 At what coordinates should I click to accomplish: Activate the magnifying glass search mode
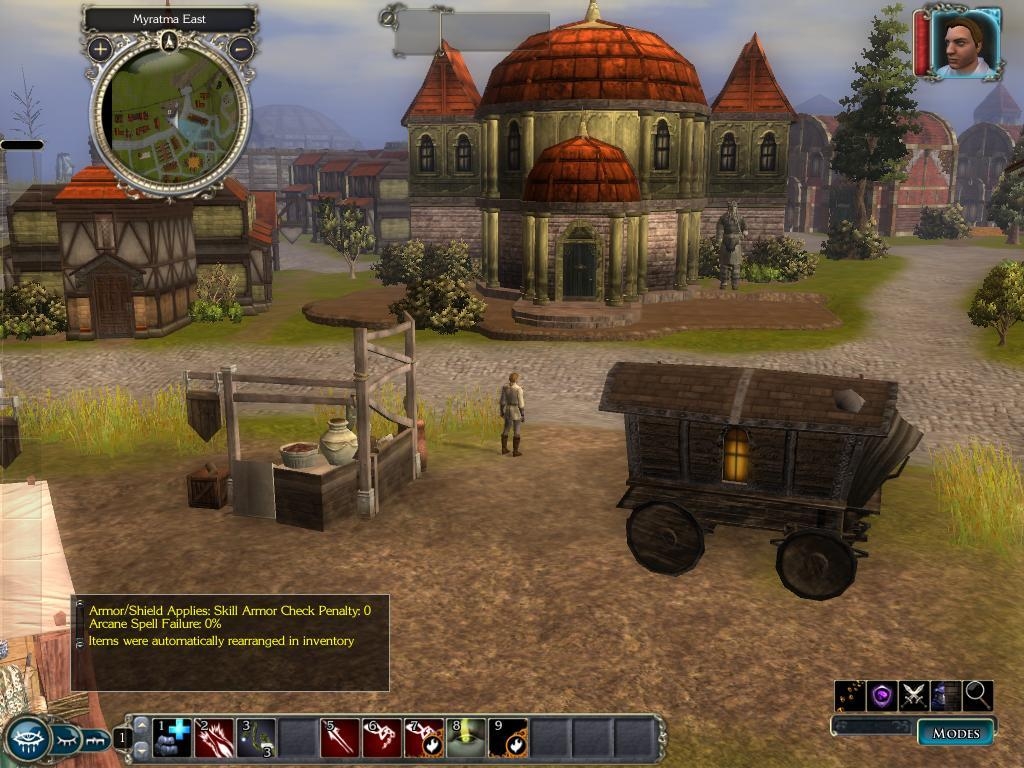[x=977, y=695]
